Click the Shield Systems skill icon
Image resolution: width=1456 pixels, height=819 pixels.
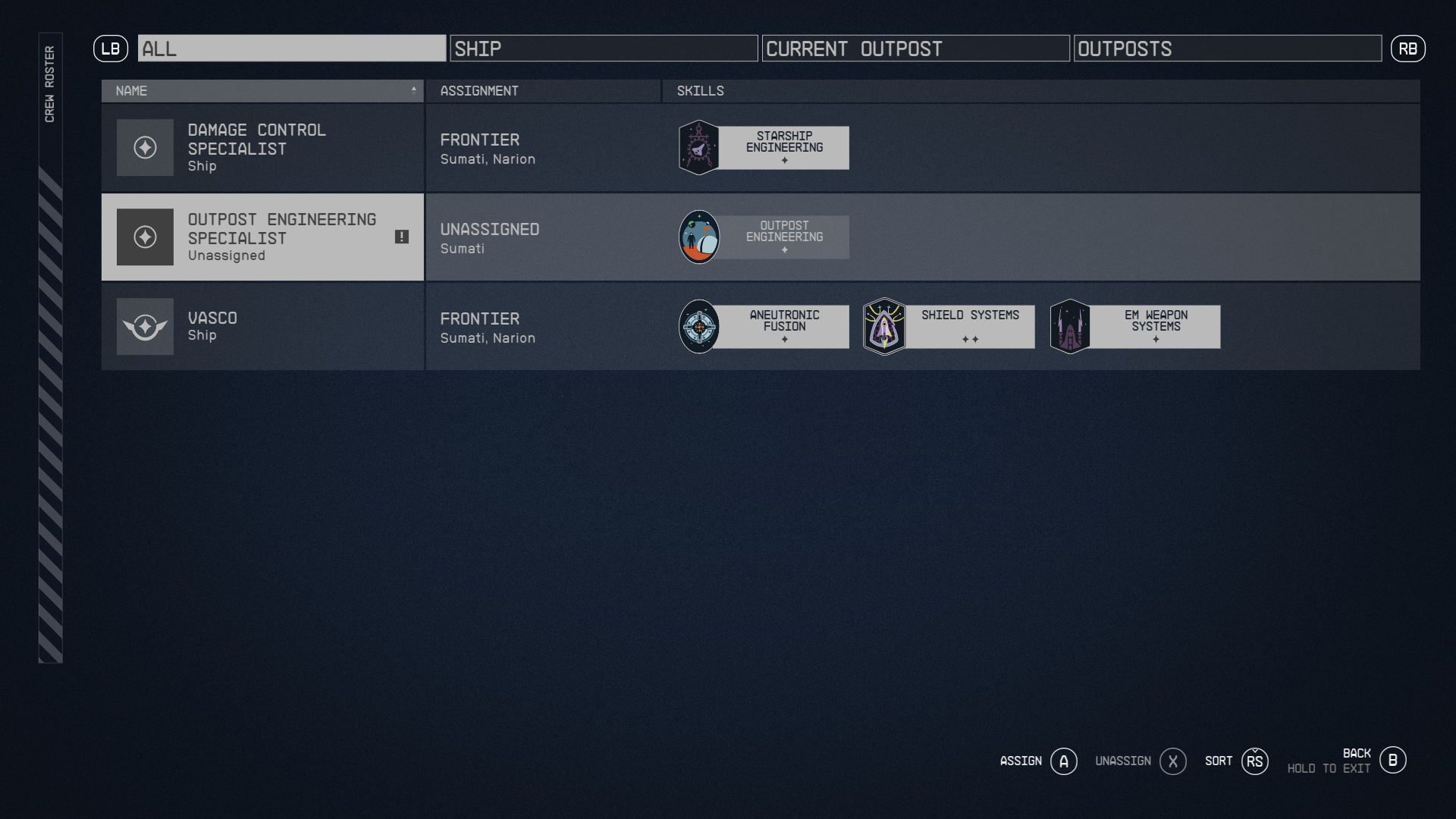tap(884, 326)
